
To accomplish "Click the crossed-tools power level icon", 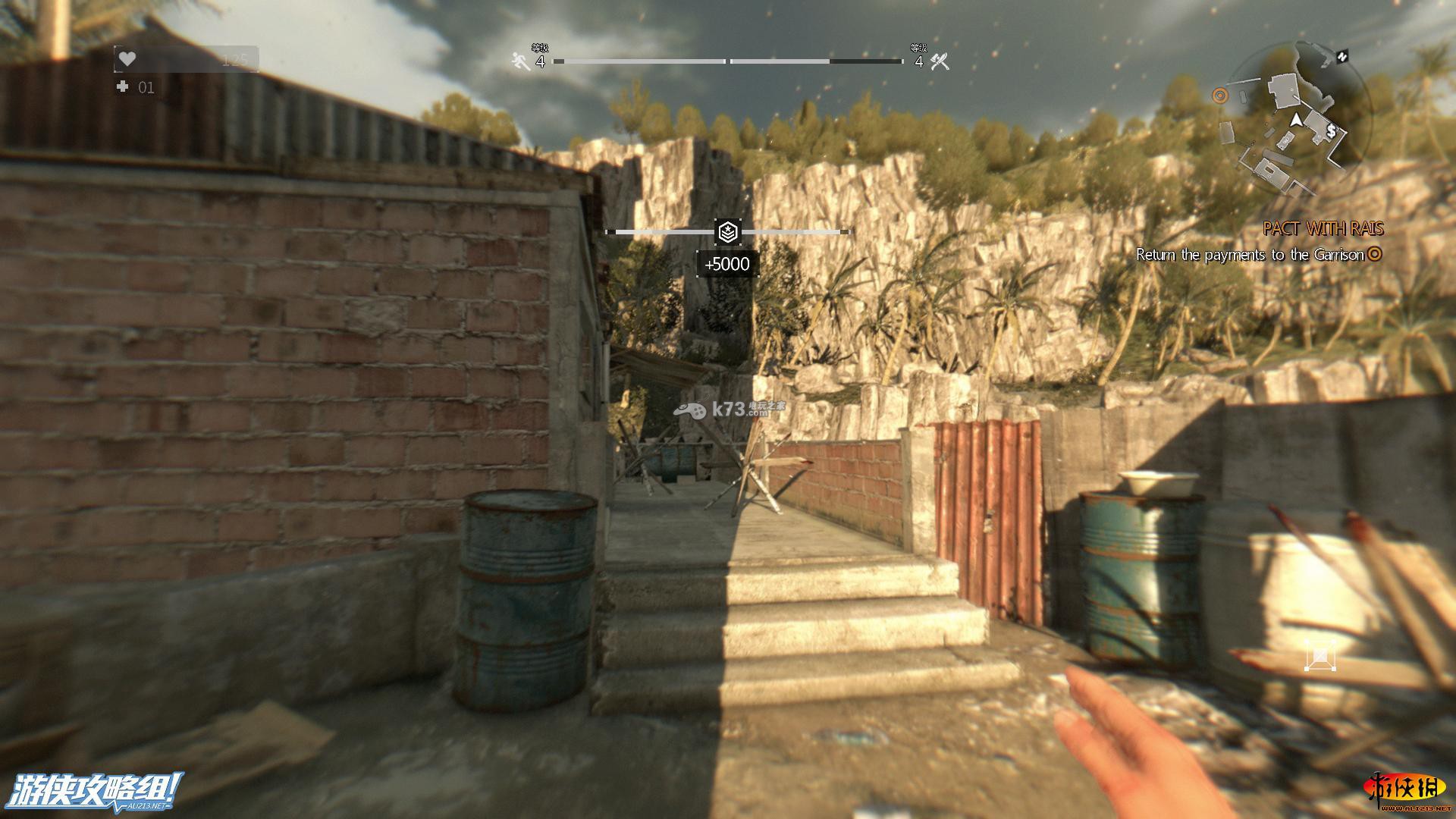I will coord(940,62).
